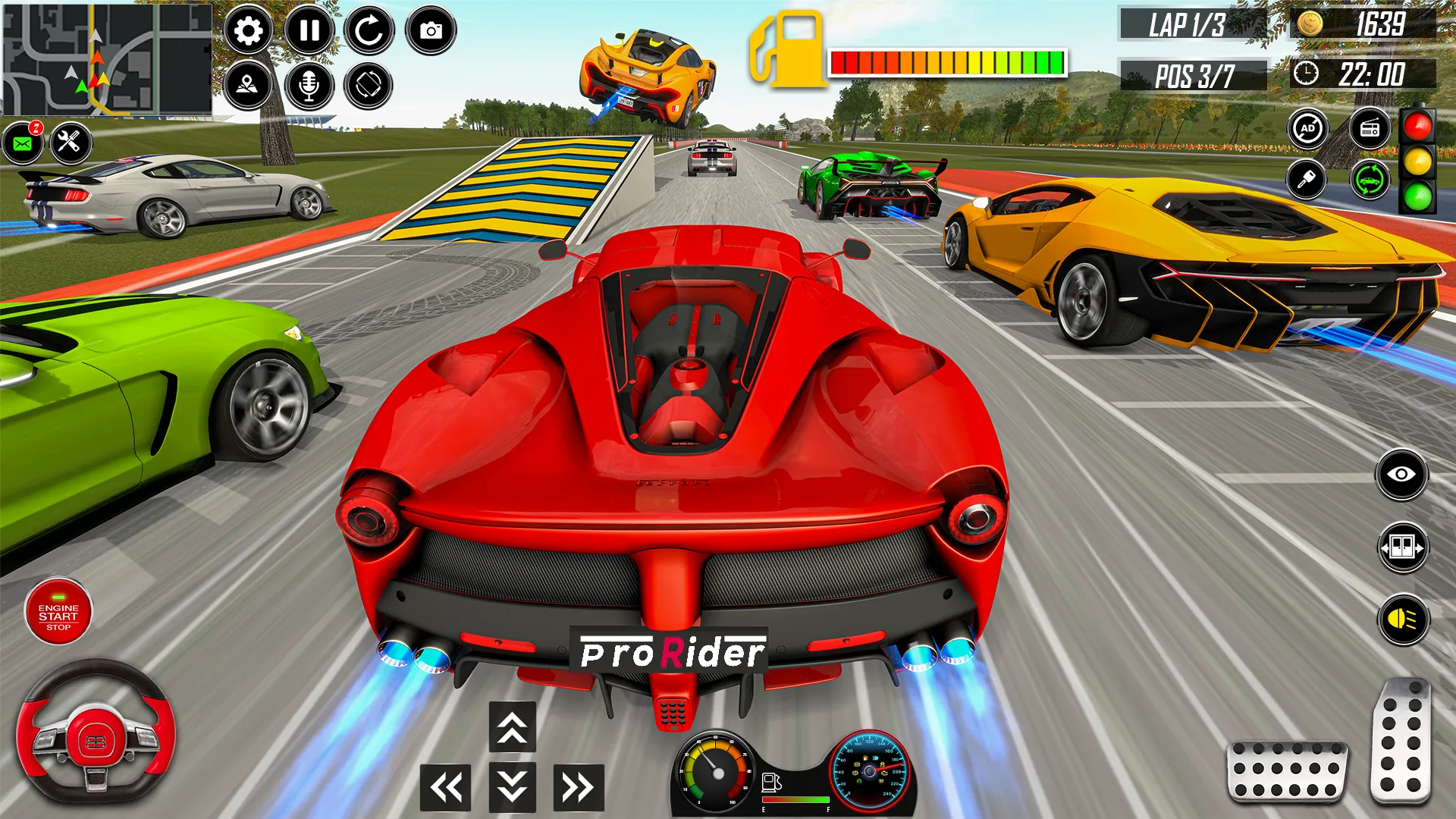Activate the double right arrow button
The height and width of the screenshot is (819, 1456).
[x=579, y=787]
